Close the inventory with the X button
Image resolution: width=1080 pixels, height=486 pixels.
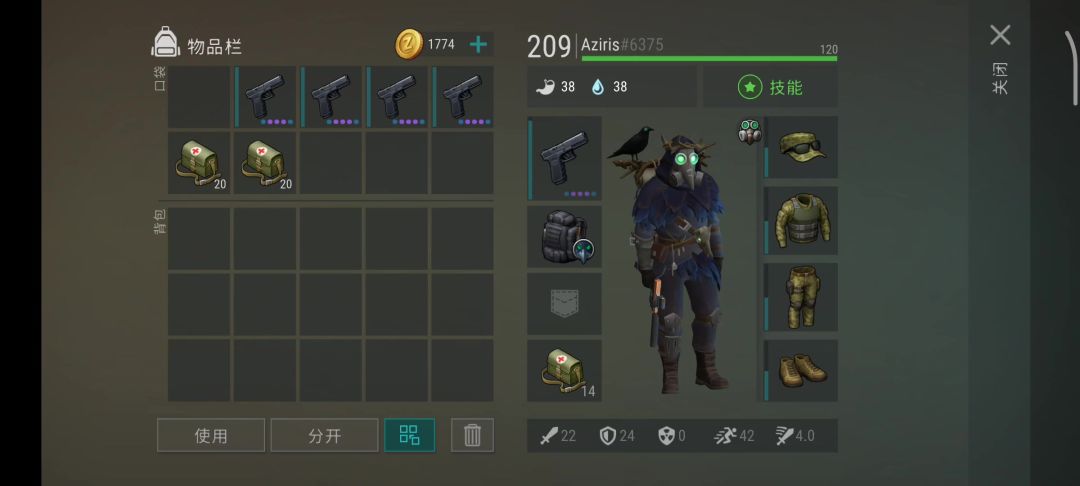[x=1000, y=36]
